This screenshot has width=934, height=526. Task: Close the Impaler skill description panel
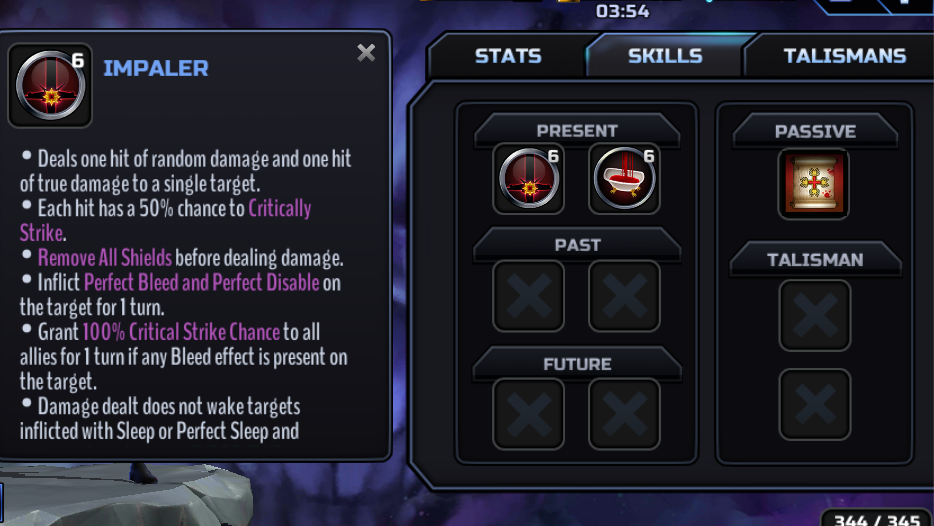point(366,53)
